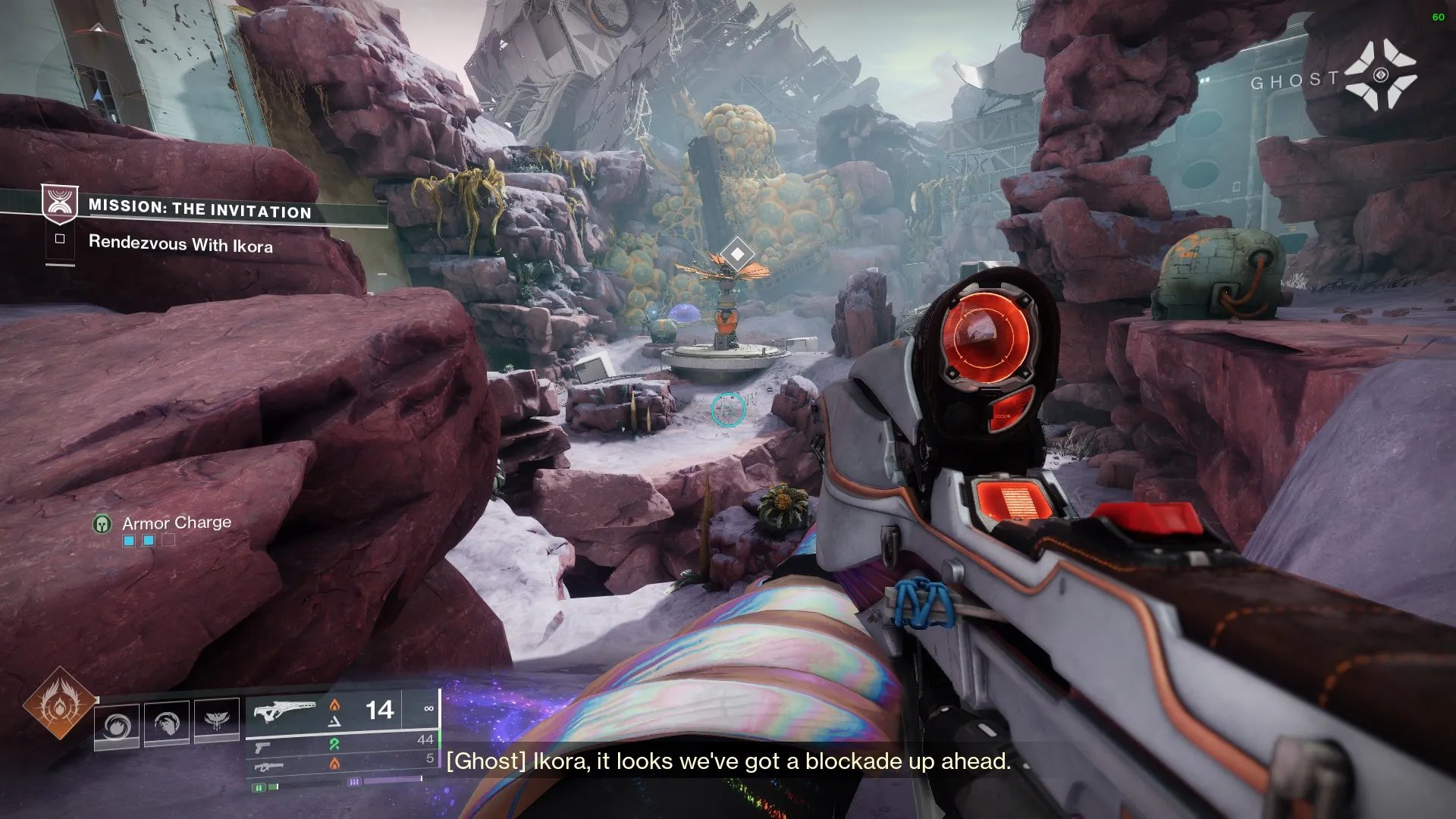Trigger the winged class ability icon
Screen dimensions: 1456x819
tap(217, 720)
